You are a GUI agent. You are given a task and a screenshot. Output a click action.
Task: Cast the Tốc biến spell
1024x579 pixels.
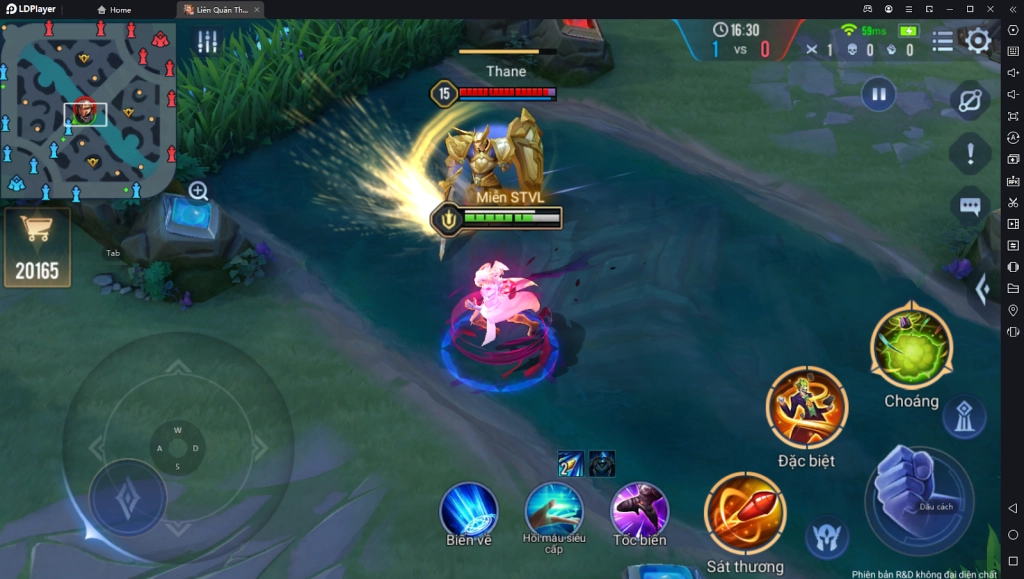tap(639, 509)
